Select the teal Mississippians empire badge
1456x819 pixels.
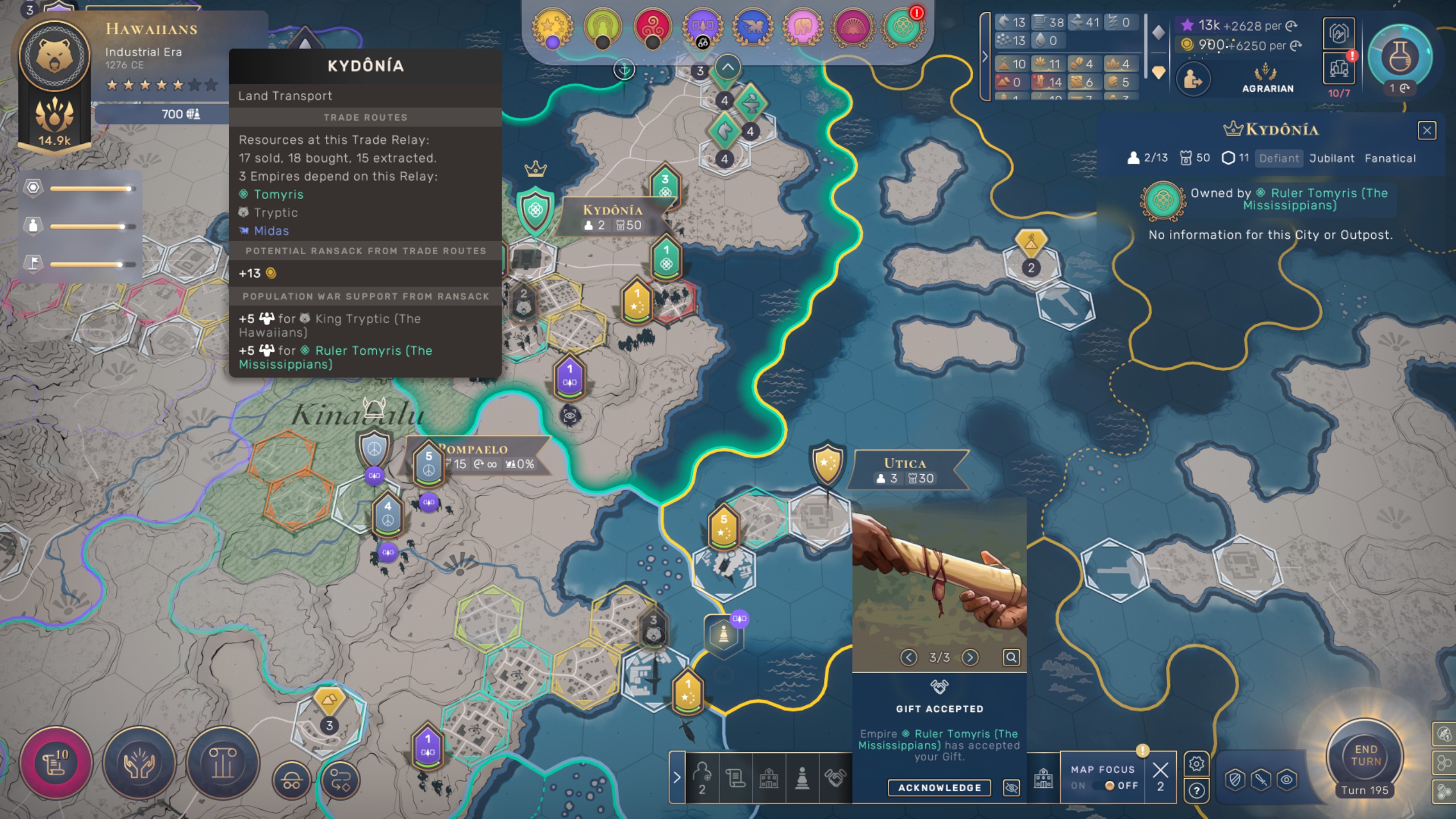903,26
